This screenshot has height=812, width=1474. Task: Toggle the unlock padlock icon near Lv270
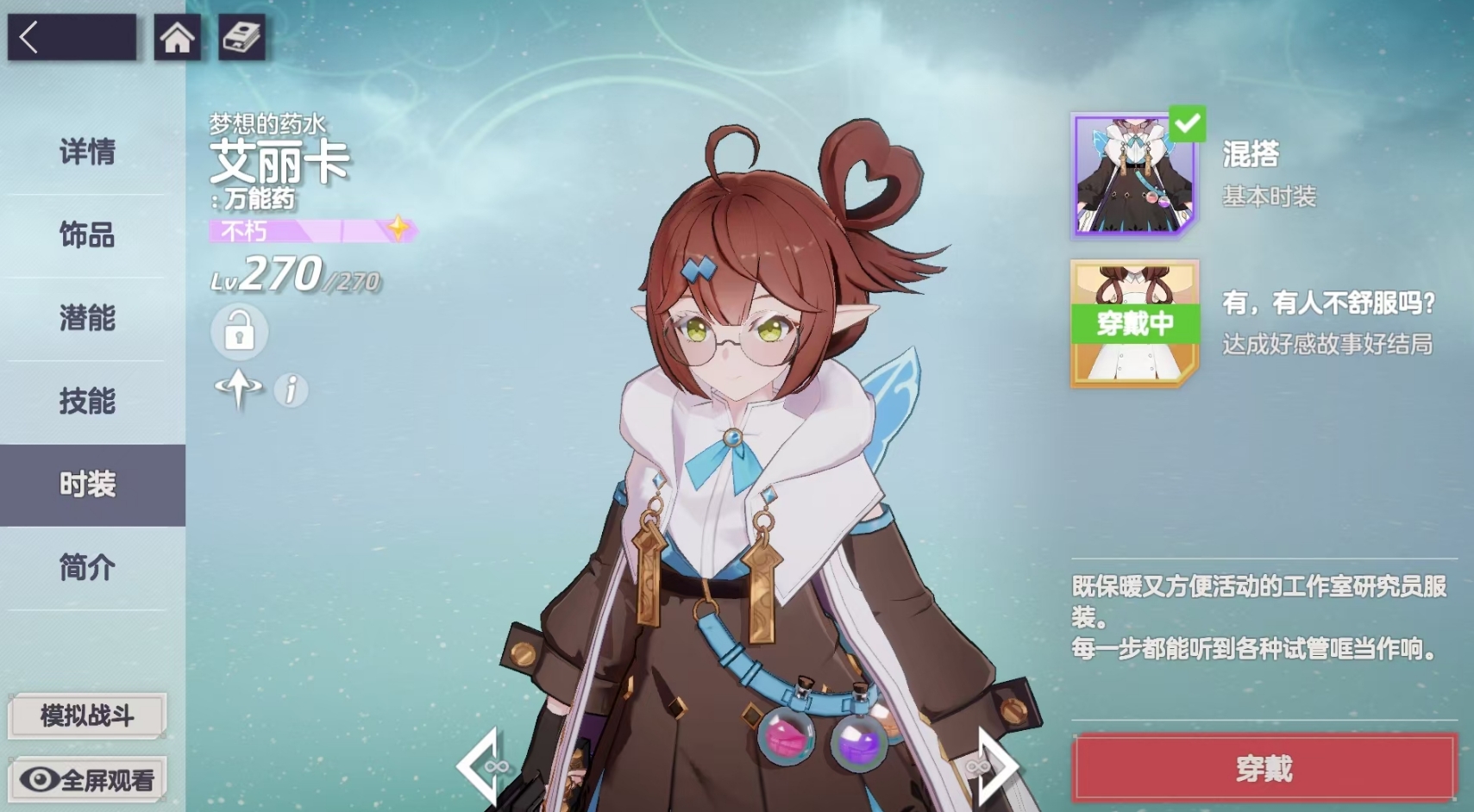(x=239, y=334)
